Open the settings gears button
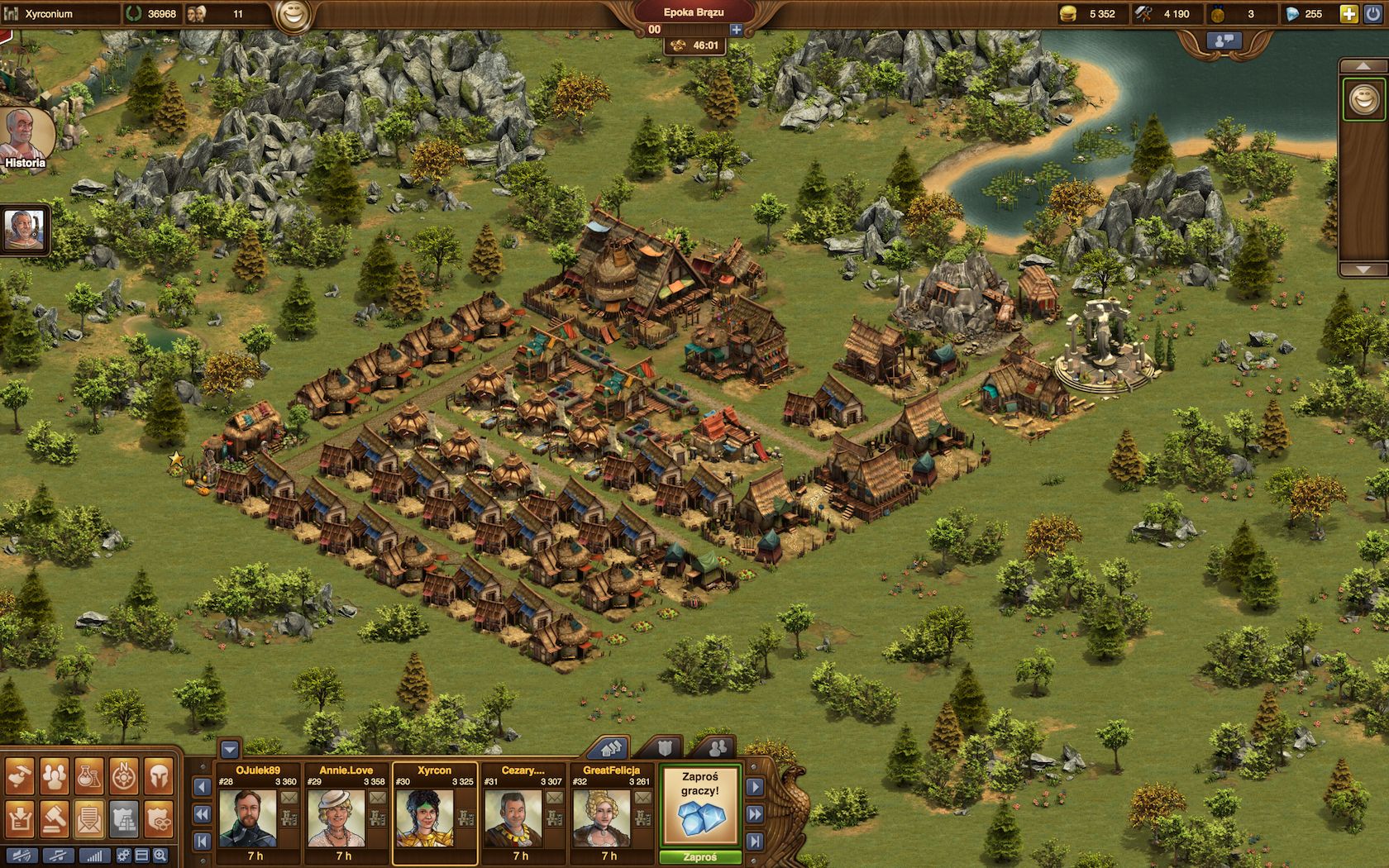The image size is (1389, 868). coord(123,856)
